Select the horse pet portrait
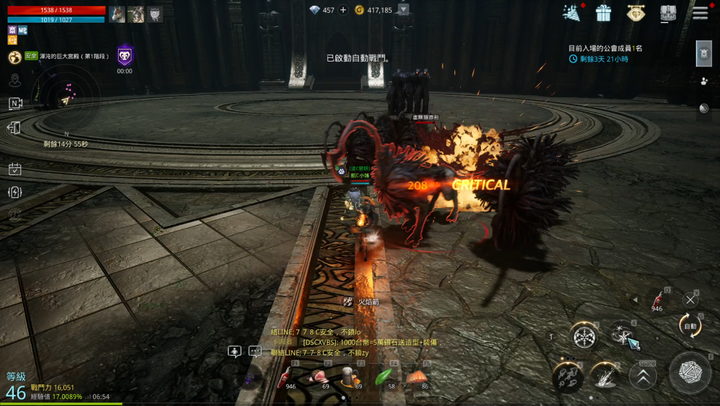720x406 pixels. (x=117, y=14)
